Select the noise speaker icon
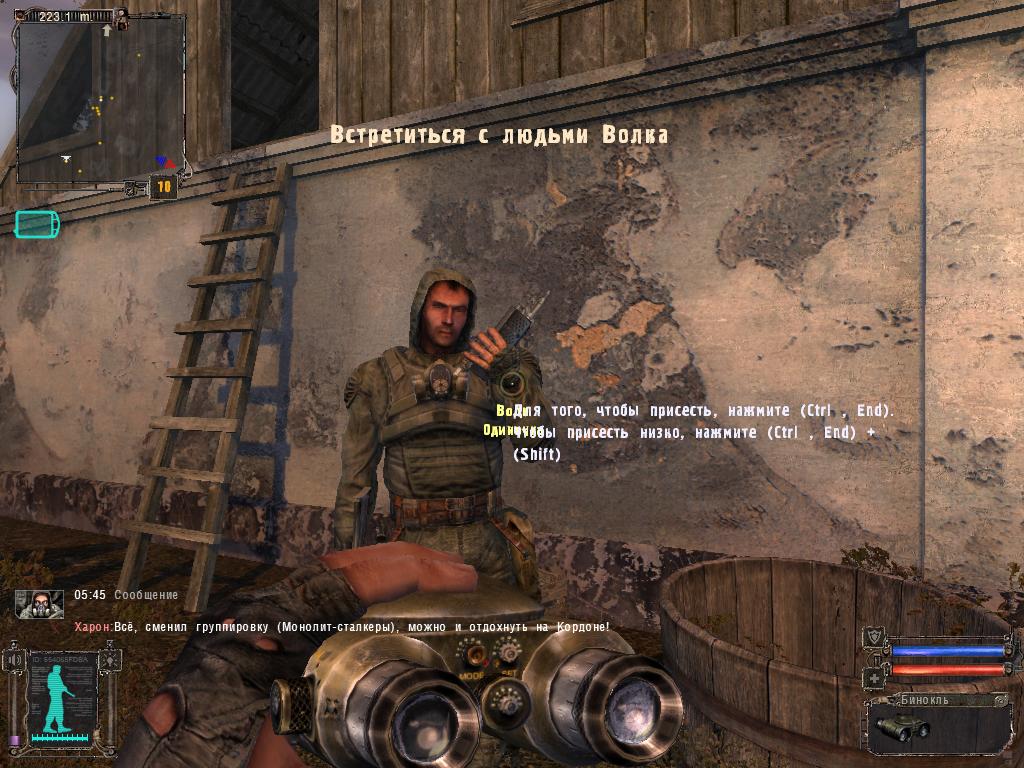Screen dimensions: 1024x768 point(14,660)
